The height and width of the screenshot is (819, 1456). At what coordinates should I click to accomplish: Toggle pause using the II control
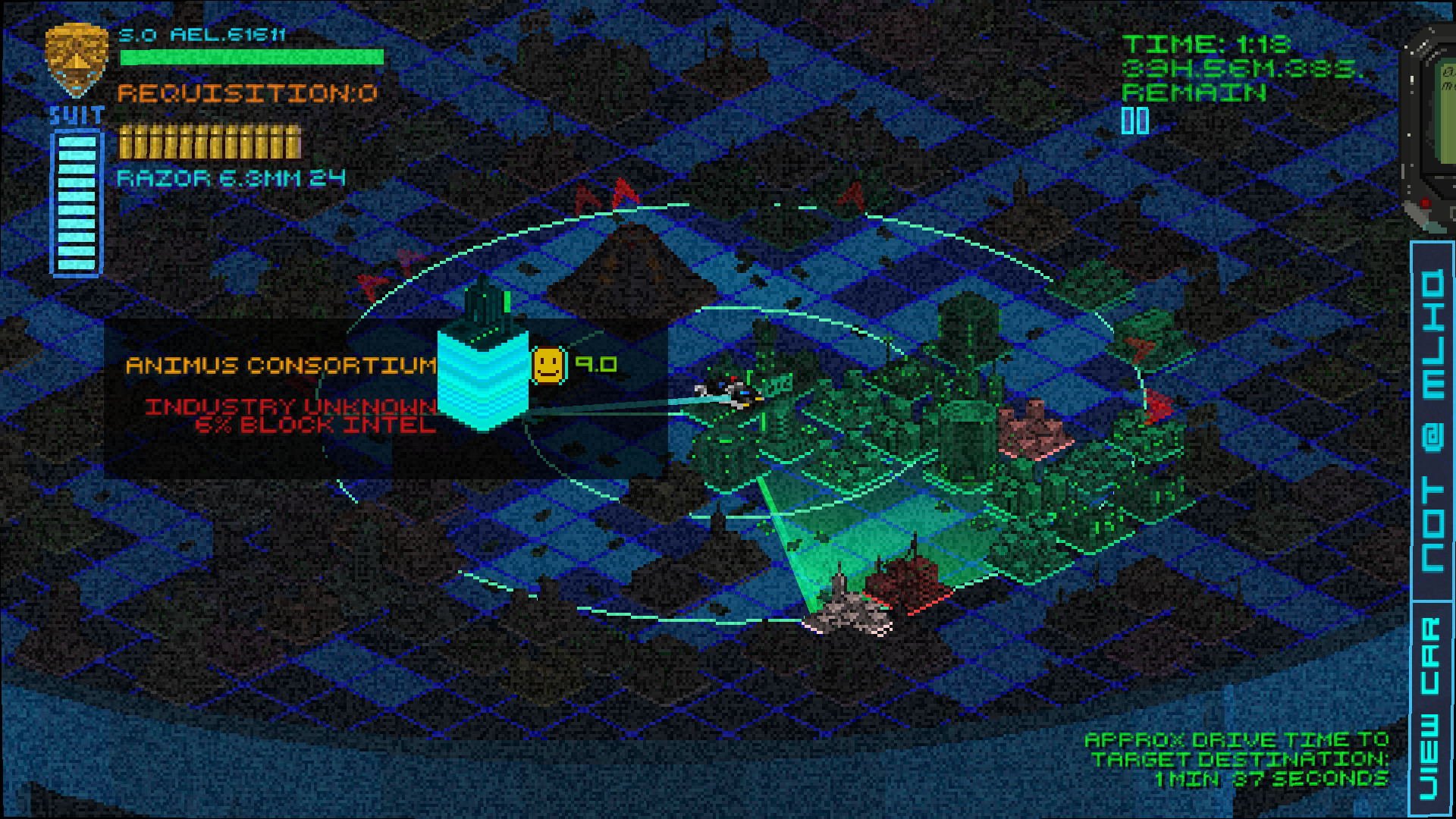[x=1136, y=119]
